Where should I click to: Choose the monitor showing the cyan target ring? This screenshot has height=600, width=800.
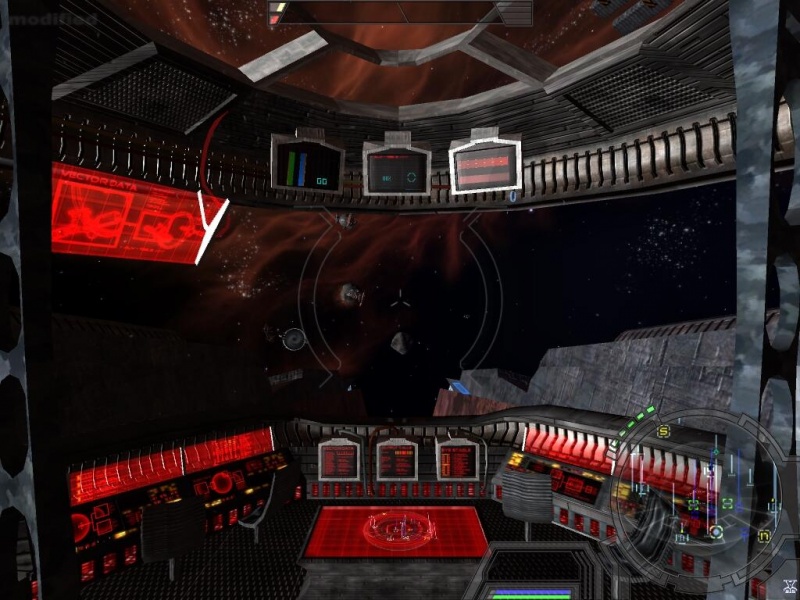pos(397,169)
